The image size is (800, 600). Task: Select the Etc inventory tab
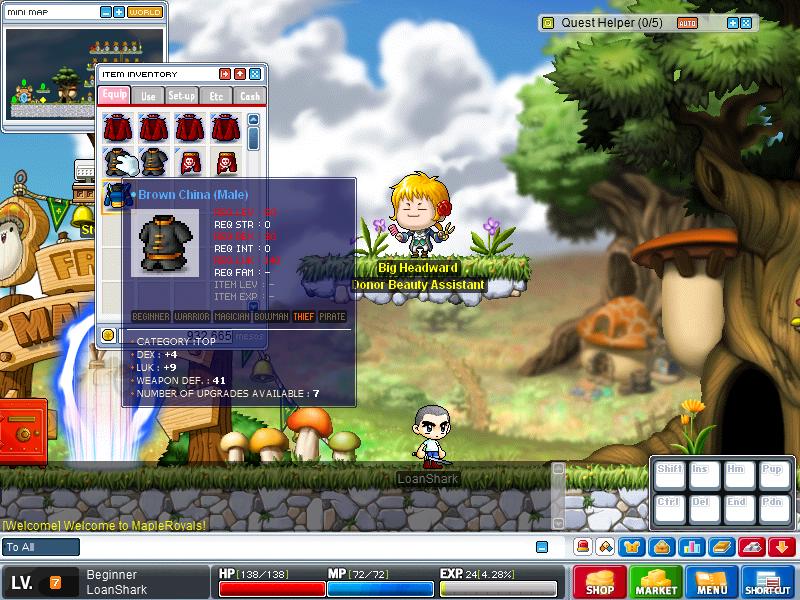click(x=216, y=96)
